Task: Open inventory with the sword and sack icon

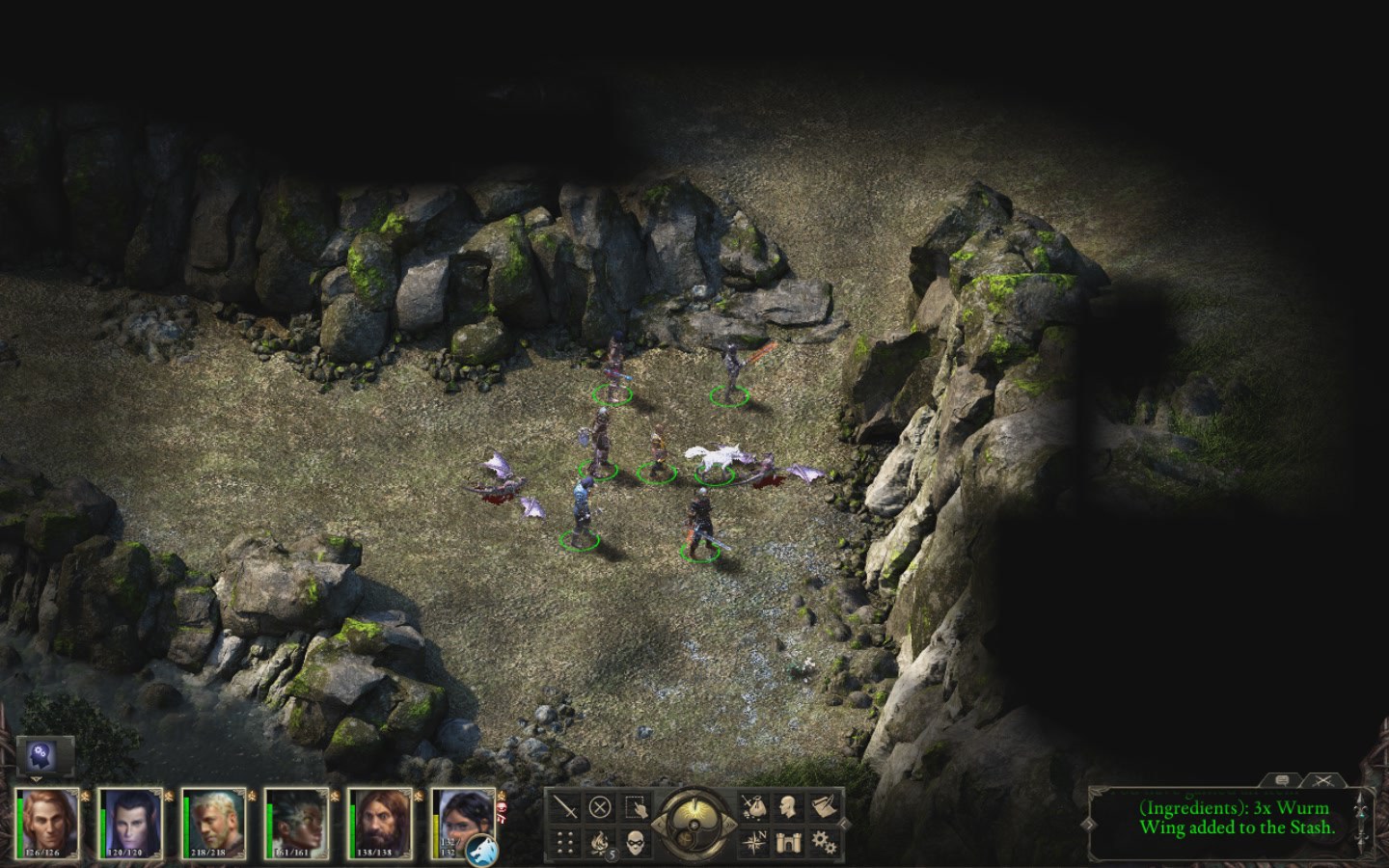Action: click(x=753, y=806)
